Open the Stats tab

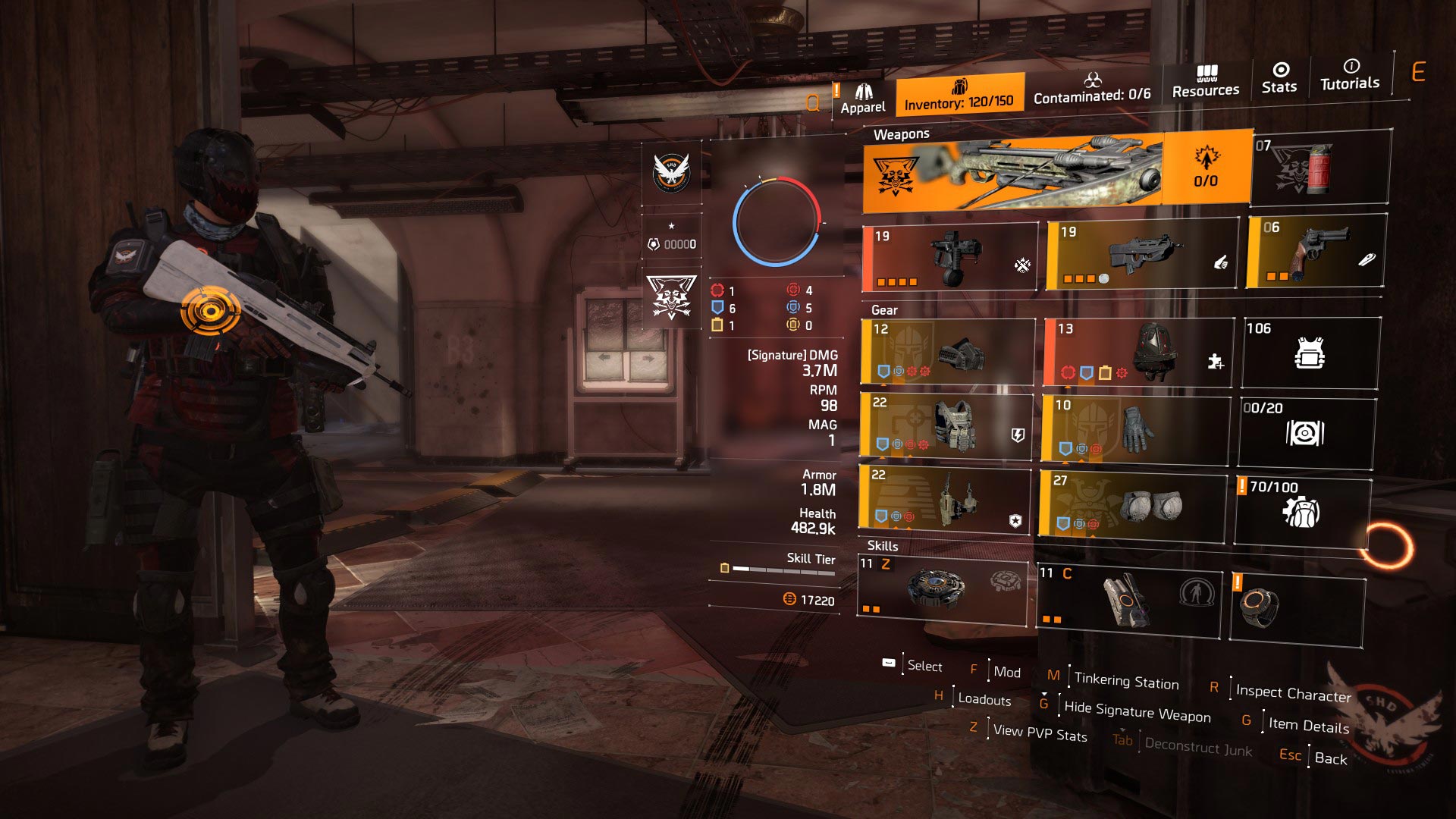click(x=1279, y=79)
